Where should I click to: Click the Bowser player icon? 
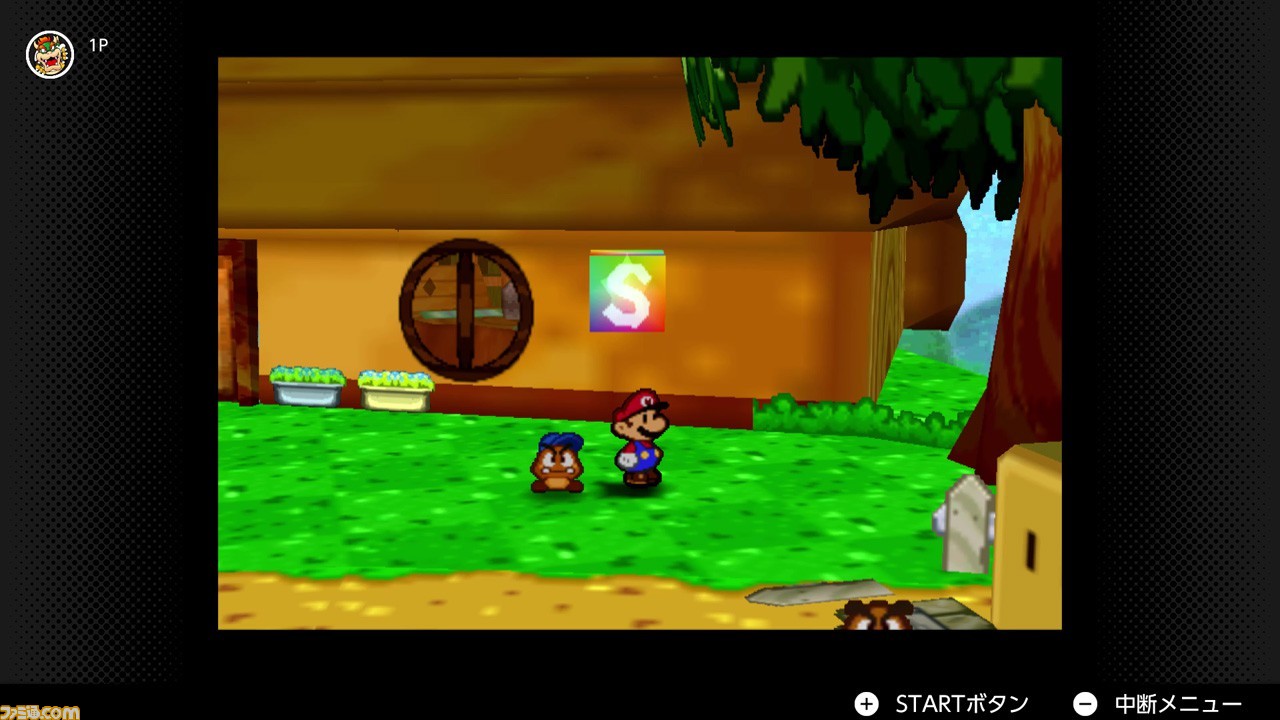point(49,55)
